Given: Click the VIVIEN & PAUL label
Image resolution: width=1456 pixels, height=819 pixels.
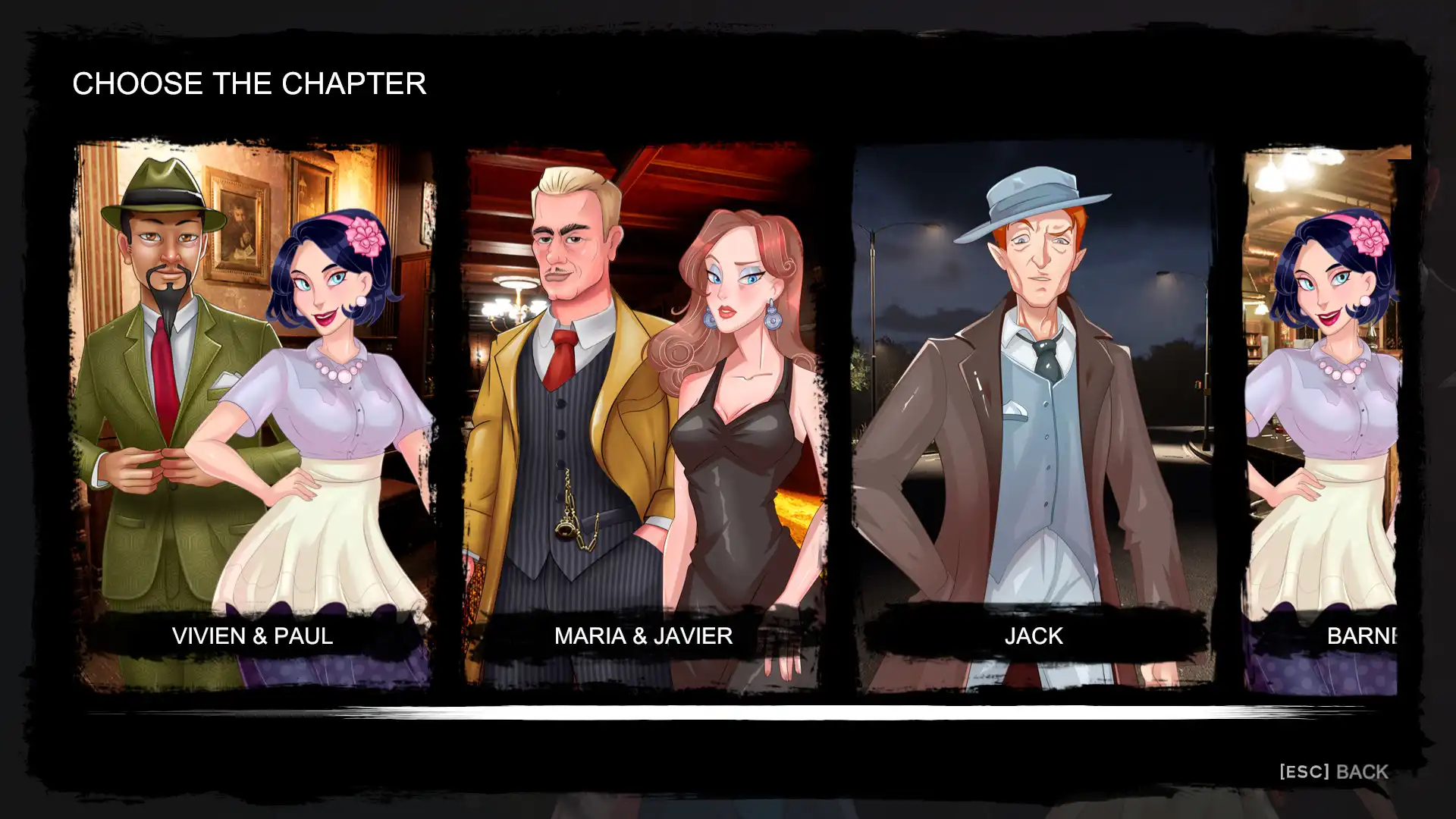Looking at the screenshot, I should click(x=250, y=636).
